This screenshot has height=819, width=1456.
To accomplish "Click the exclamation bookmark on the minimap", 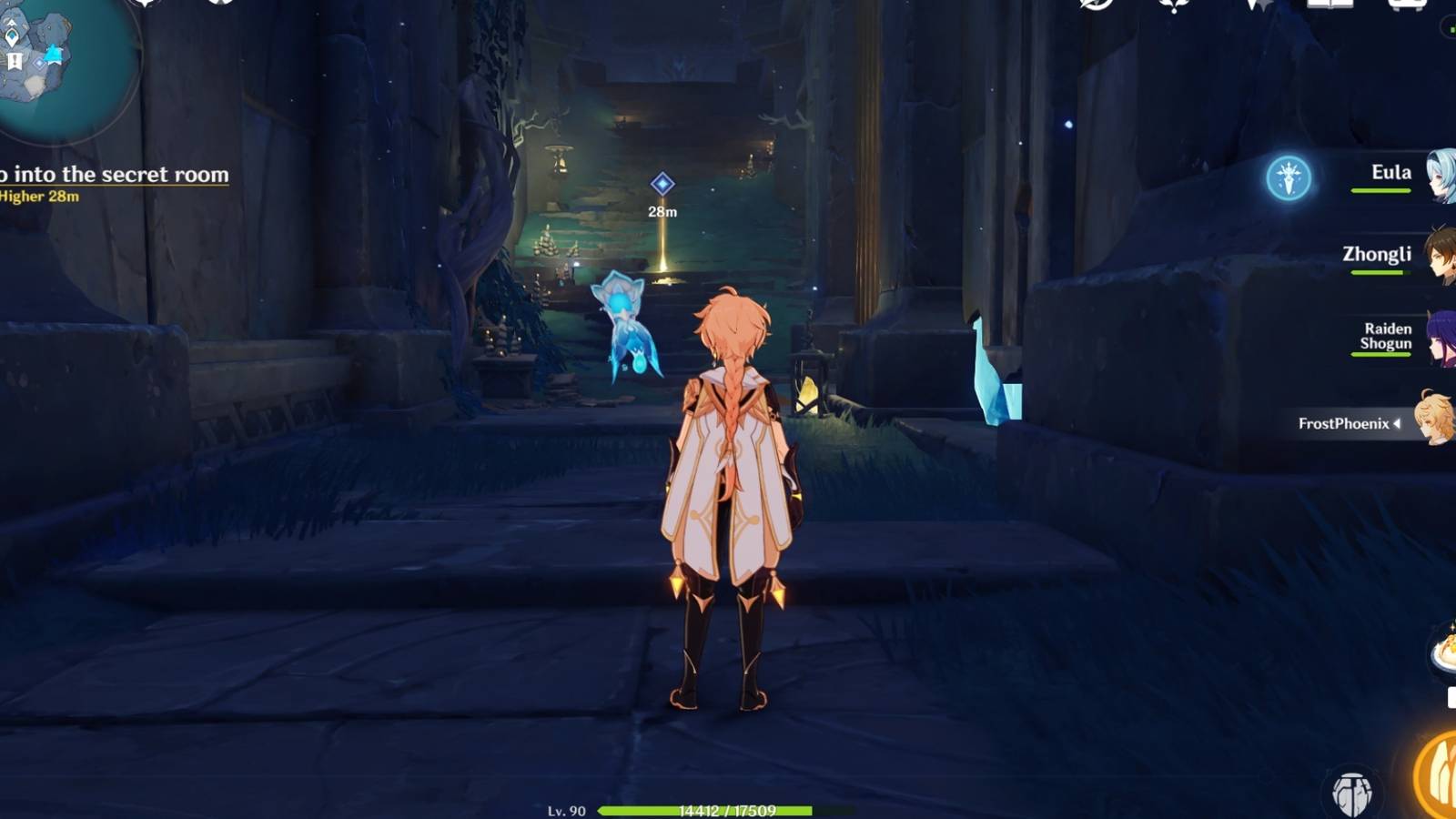I will (x=14, y=60).
